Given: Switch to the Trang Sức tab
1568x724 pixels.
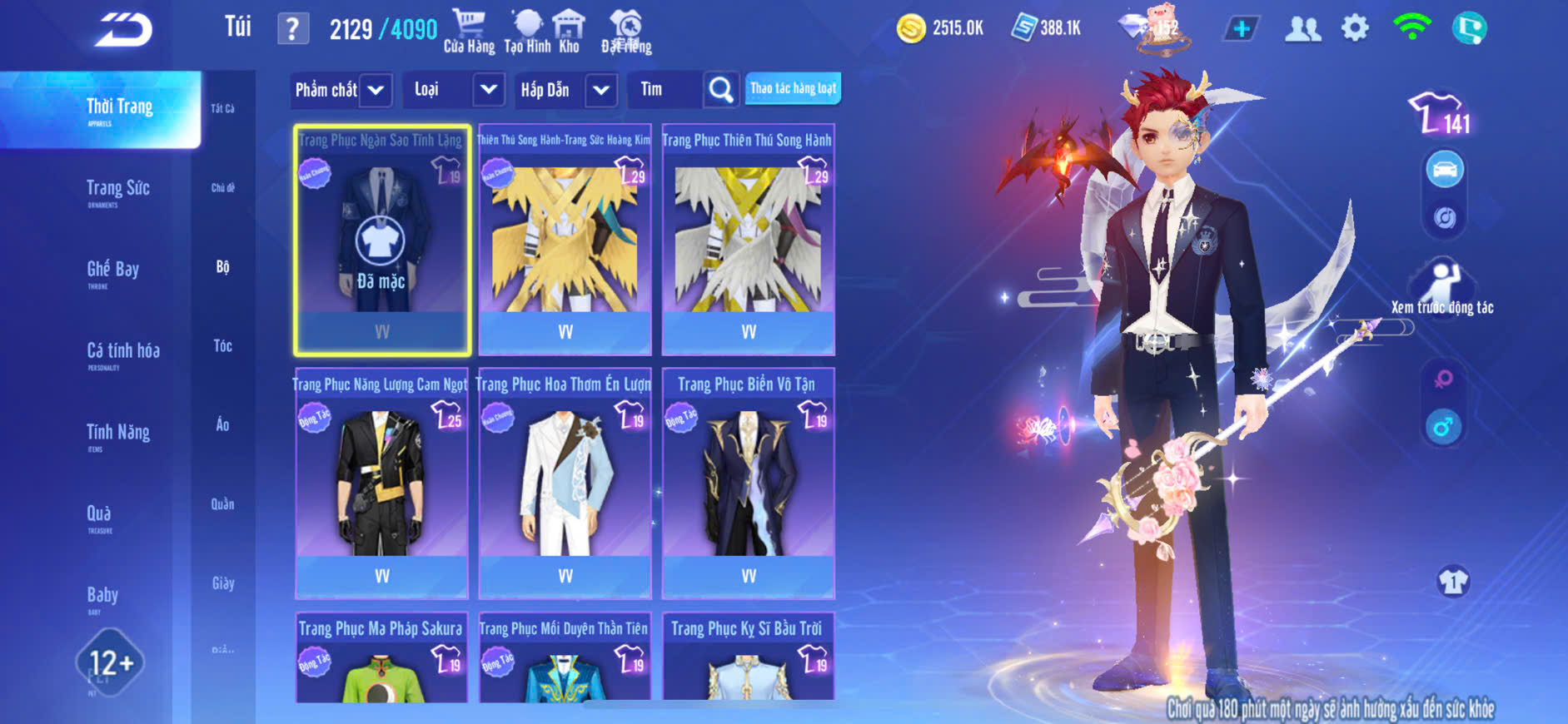Looking at the screenshot, I should pyautogui.click(x=117, y=190).
